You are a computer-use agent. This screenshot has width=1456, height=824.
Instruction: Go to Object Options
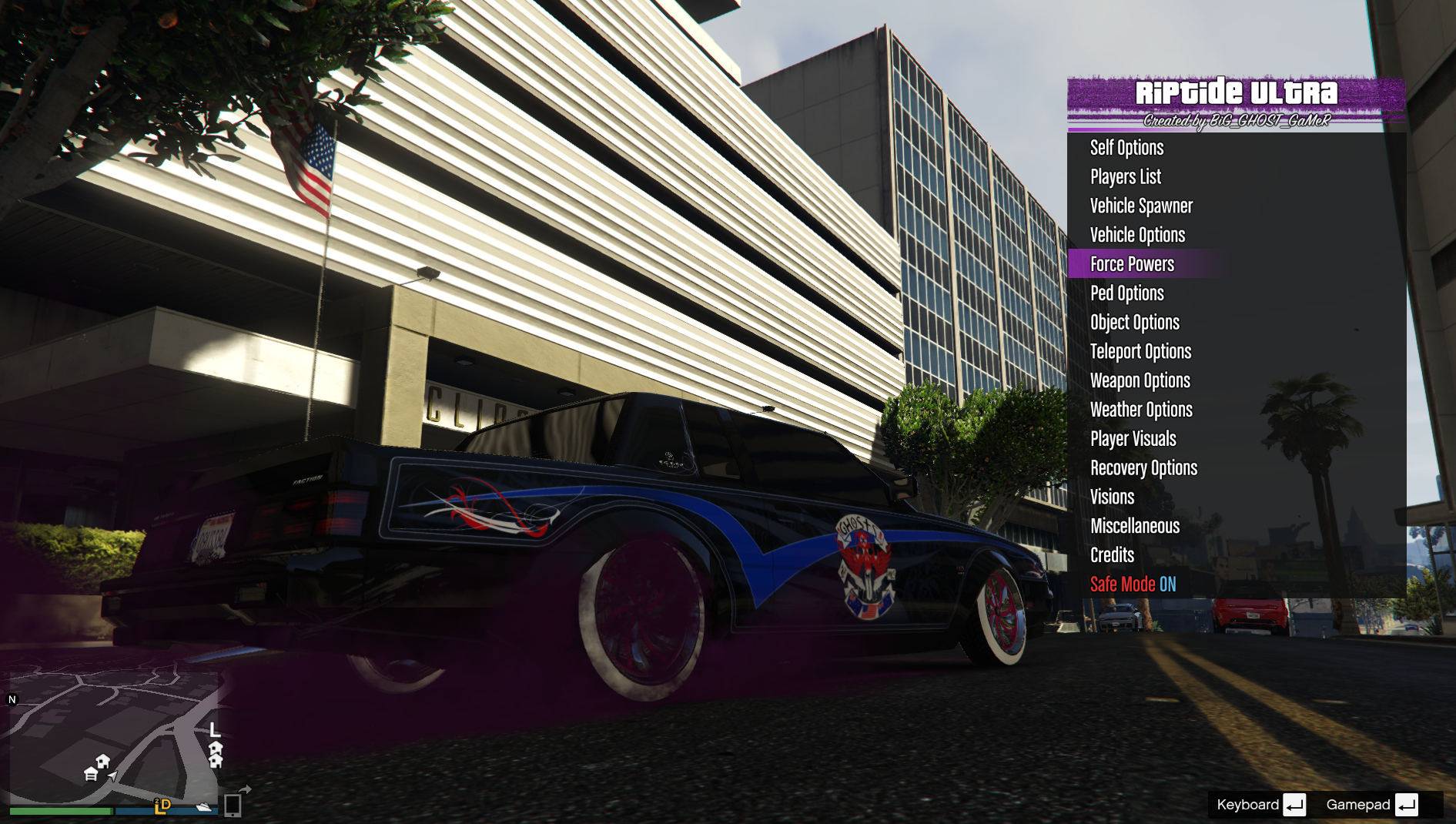pyautogui.click(x=1134, y=323)
